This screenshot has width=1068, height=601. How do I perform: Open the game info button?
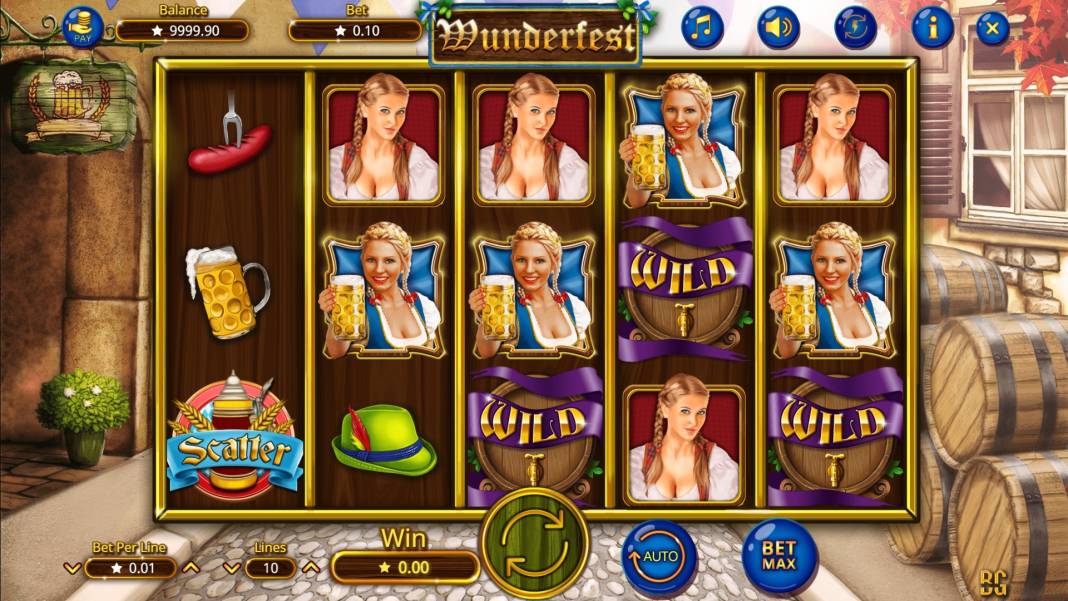coord(932,28)
